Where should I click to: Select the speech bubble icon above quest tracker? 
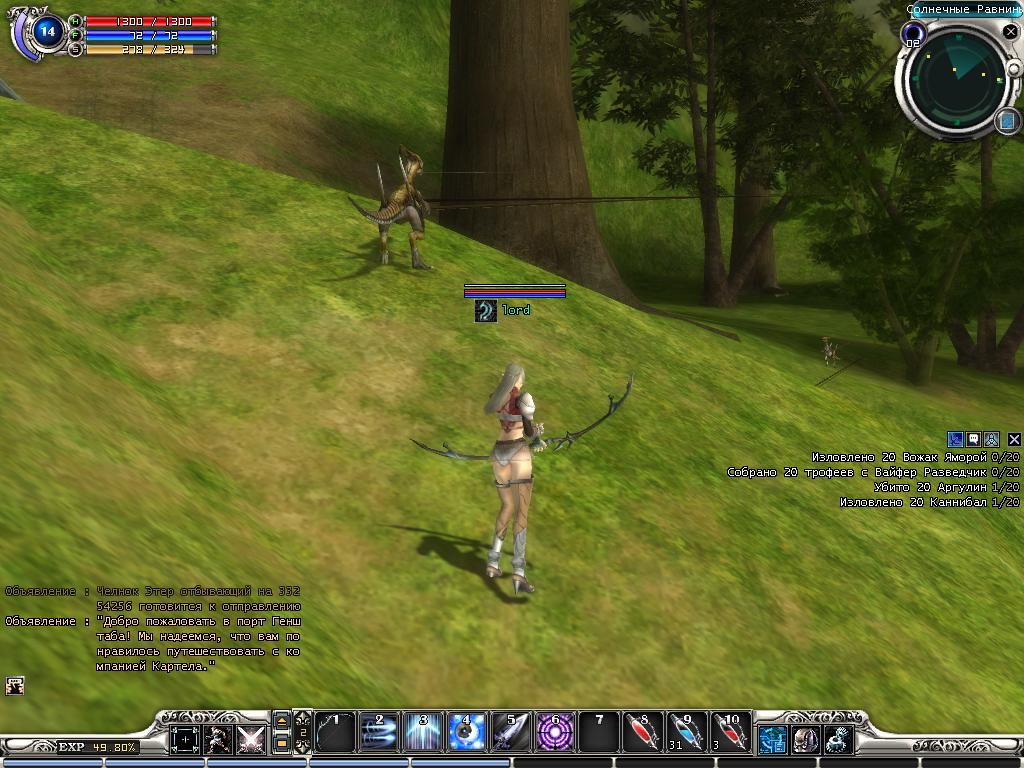tap(973, 439)
